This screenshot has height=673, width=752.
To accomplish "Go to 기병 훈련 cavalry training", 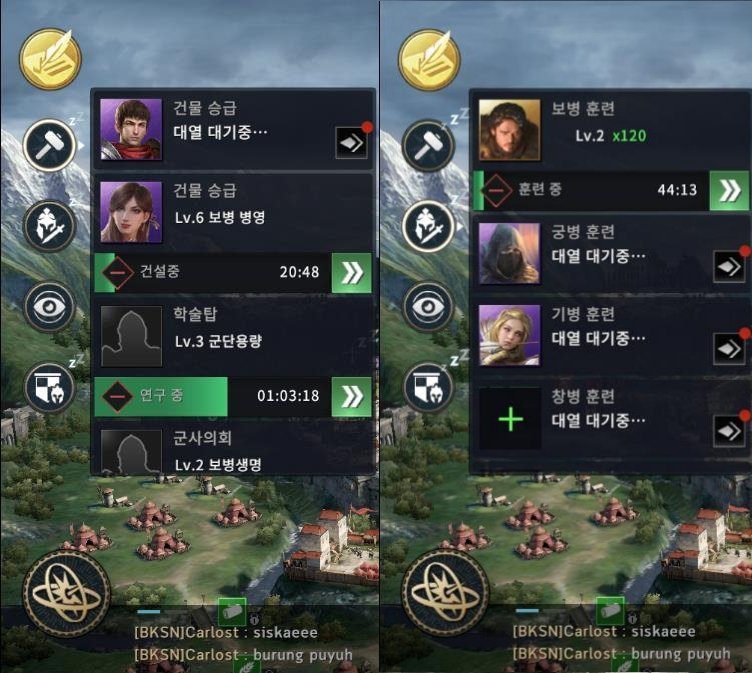I will [x=728, y=347].
